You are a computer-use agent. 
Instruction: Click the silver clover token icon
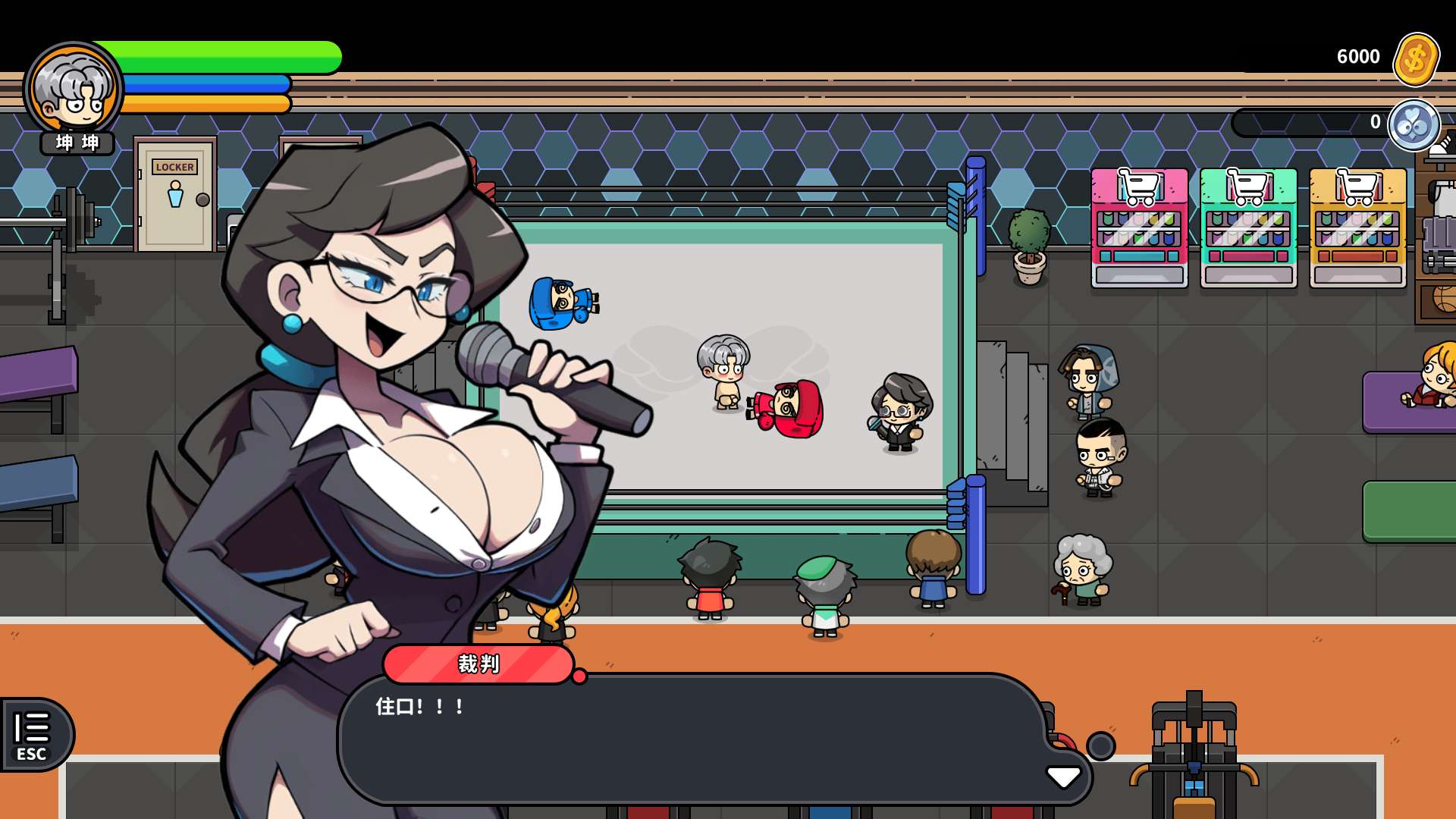pos(1414,125)
